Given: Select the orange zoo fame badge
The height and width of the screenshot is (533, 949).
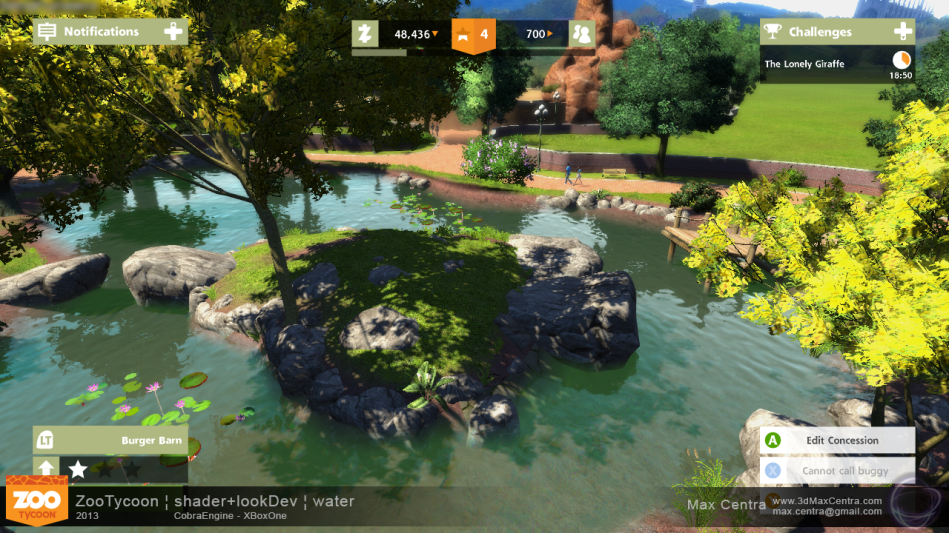Looking at the screenshot, I should [473, 34].
